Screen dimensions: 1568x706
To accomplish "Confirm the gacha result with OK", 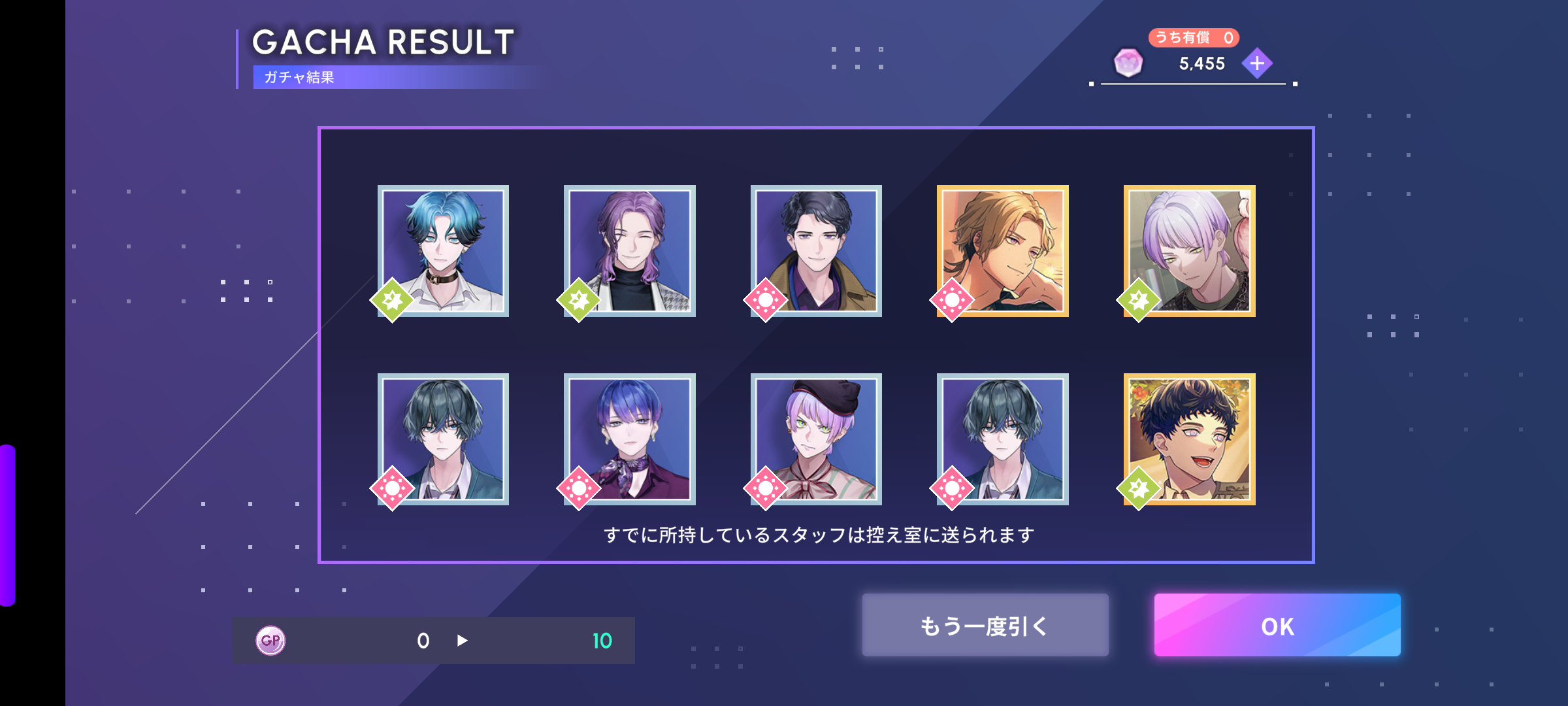I will [x=1277, y=625].
